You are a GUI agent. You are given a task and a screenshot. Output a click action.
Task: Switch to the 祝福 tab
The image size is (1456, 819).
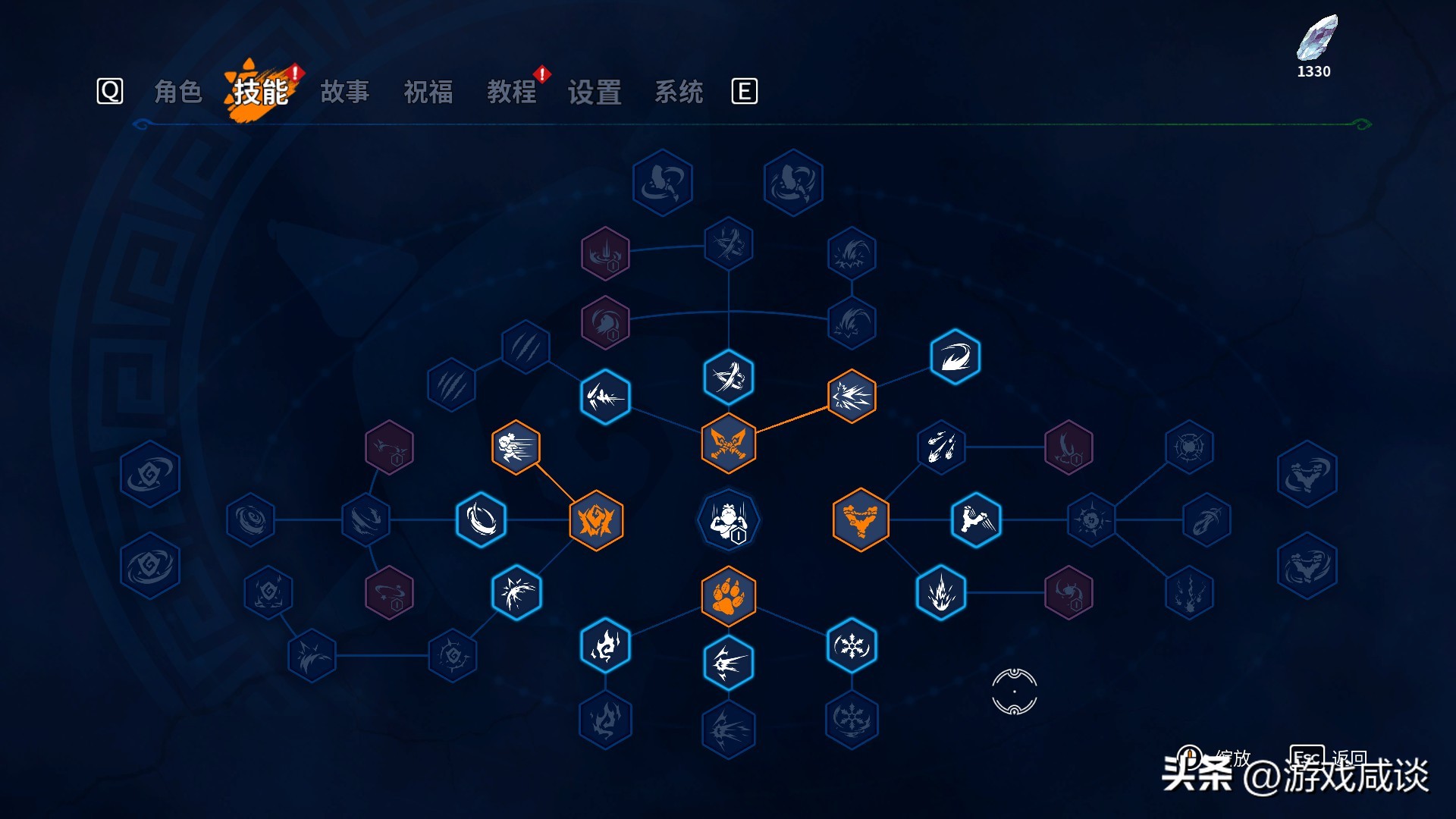429,92
